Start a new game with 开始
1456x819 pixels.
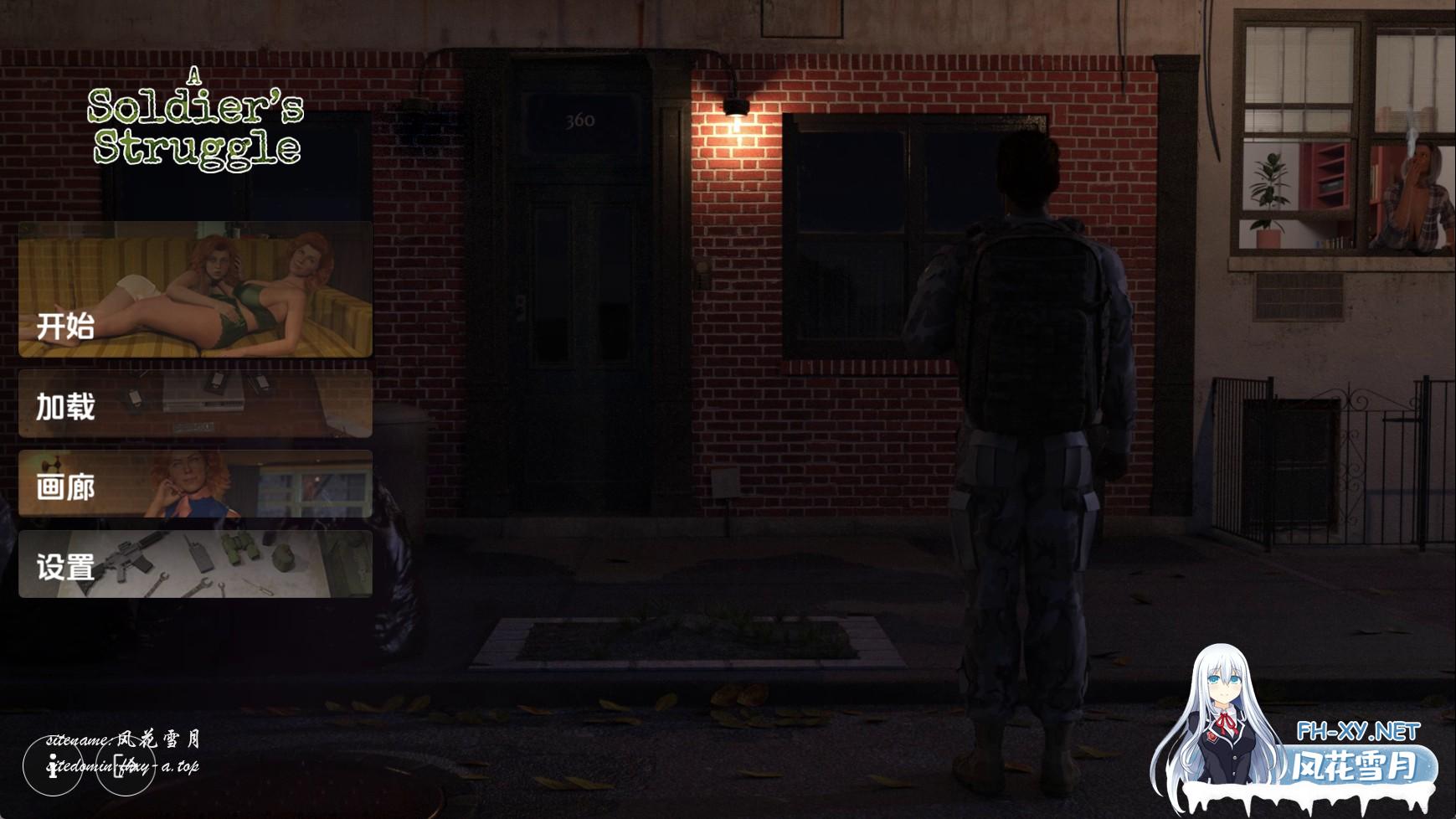coord(195,290)
